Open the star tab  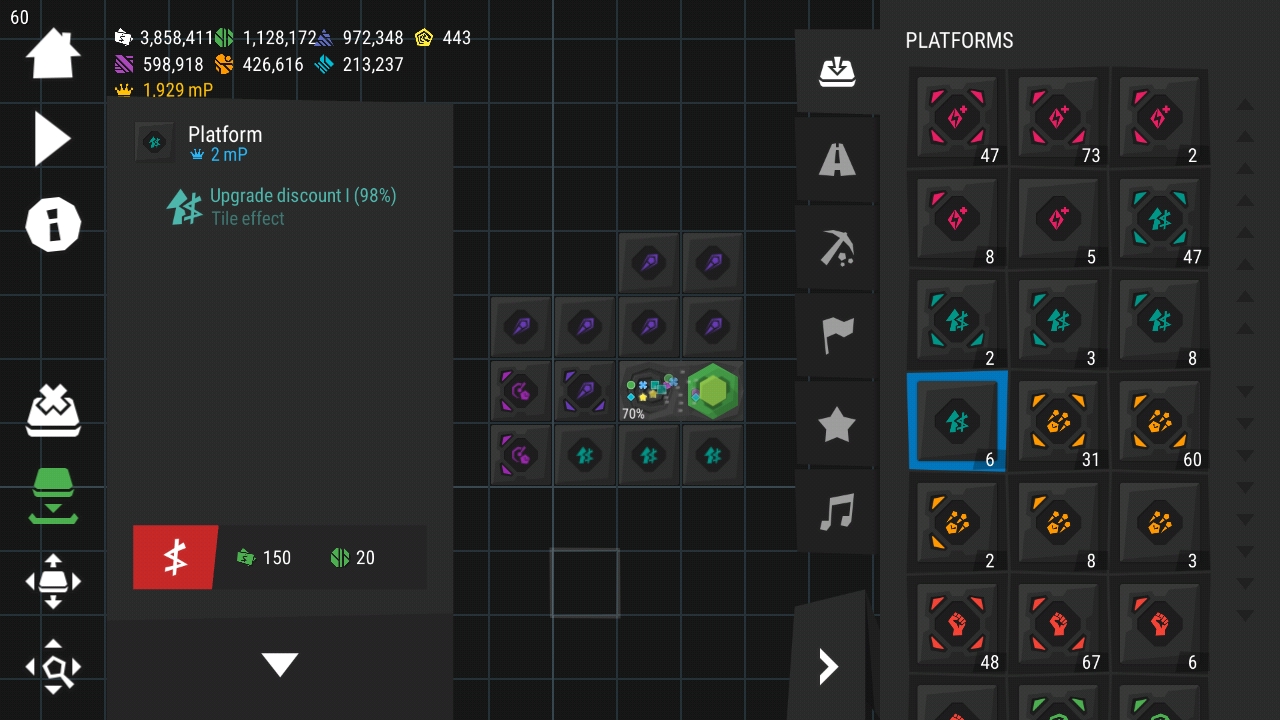[836, 424]
